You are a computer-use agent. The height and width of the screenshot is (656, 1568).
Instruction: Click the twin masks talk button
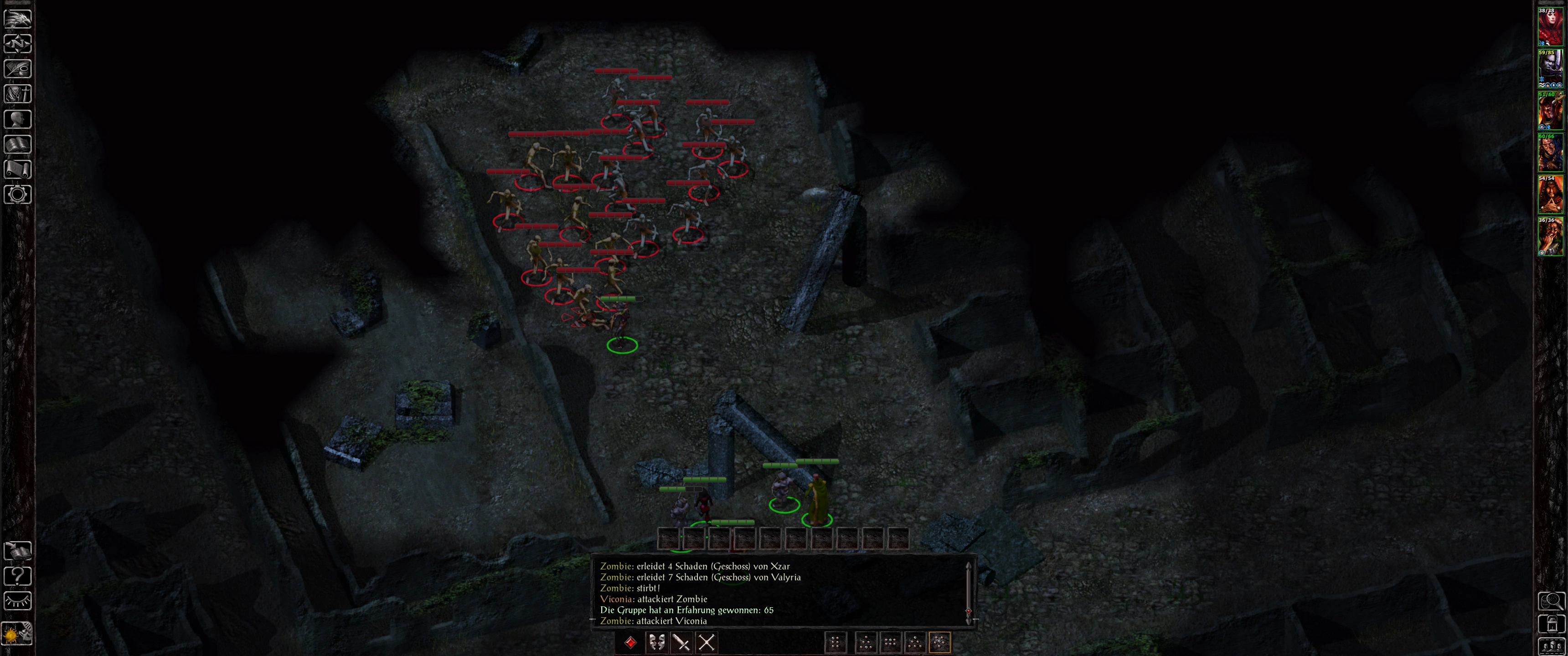coord(656,643)
